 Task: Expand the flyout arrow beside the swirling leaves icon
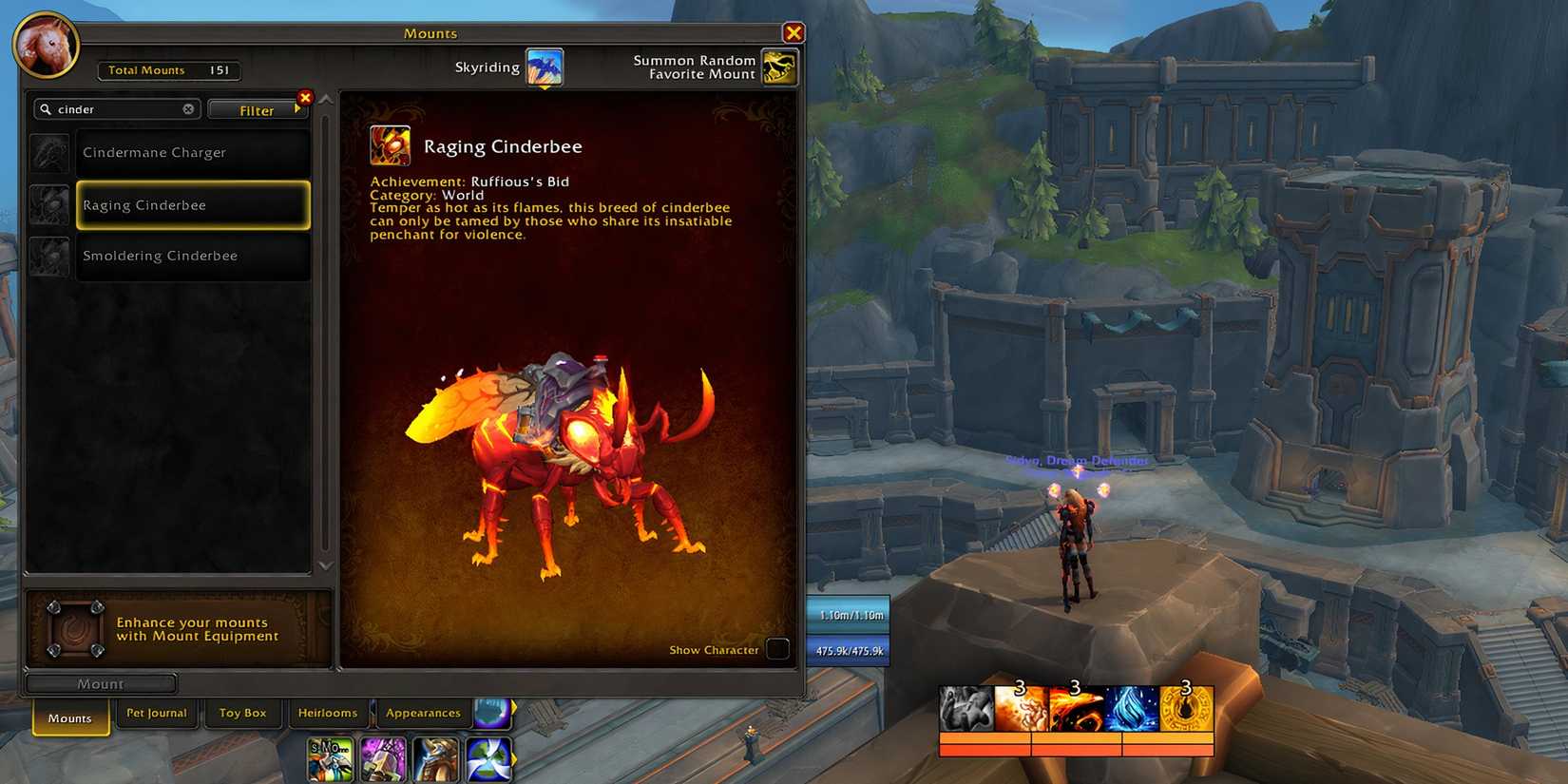[x=513, y=758]
